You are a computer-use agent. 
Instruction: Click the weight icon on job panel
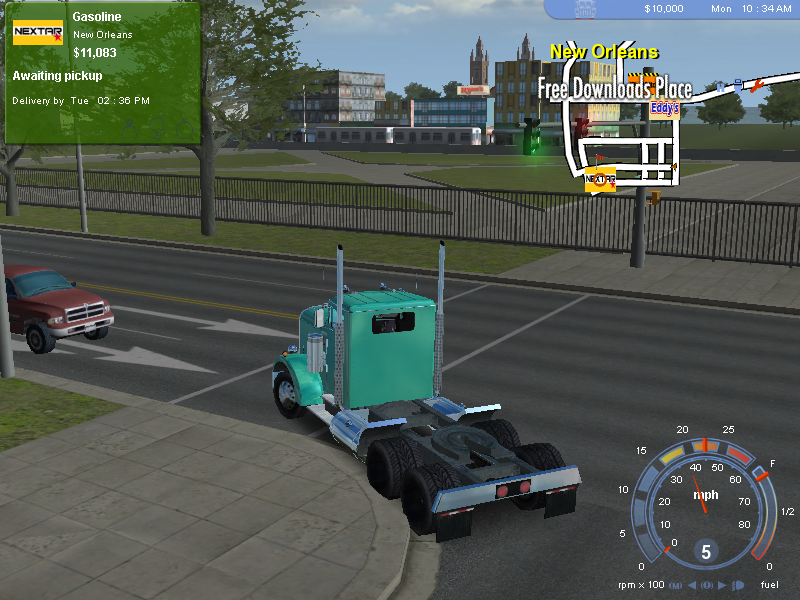[x=131, y=127]
